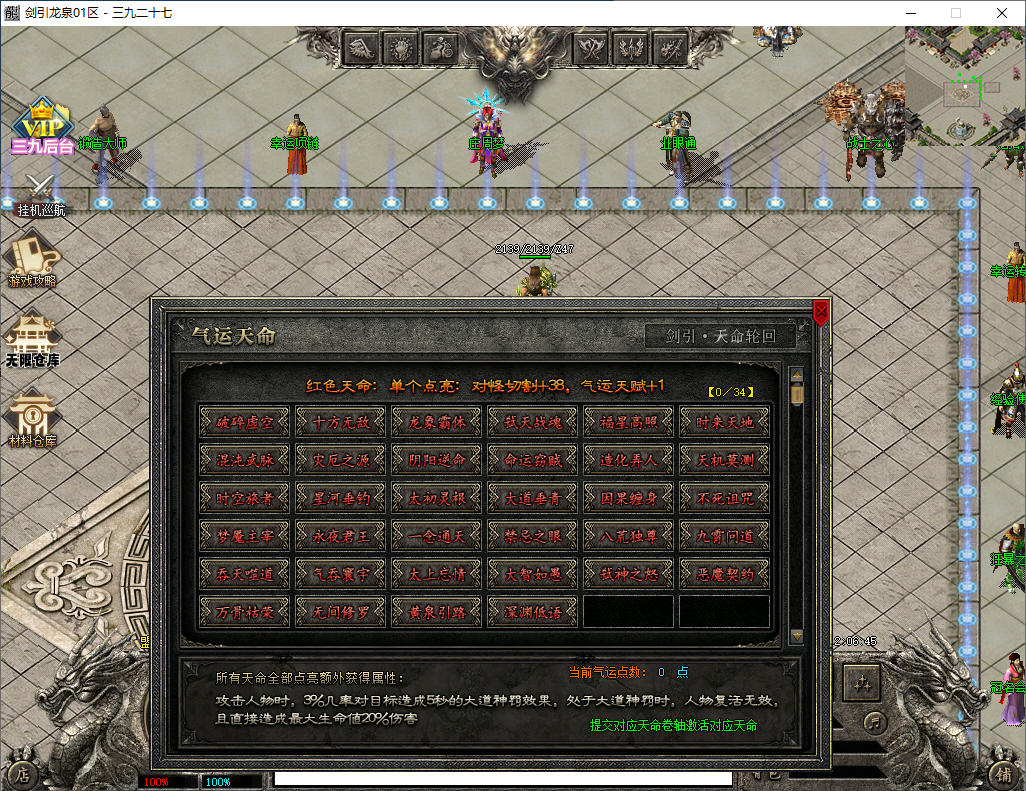Choose the 十方无敌 destiny
This screenshot has height=791, width=1026.
pyautogui.click(x=341, y=422)
